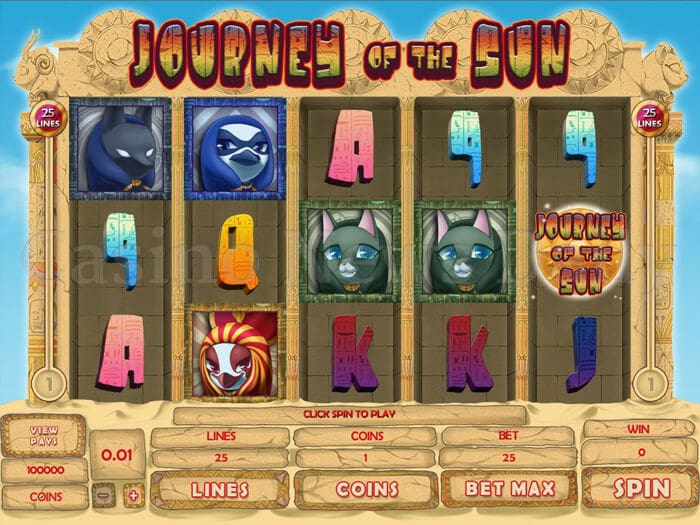700x525 pixels.
Task: Click the large COINS button
Action: [364, 490]
